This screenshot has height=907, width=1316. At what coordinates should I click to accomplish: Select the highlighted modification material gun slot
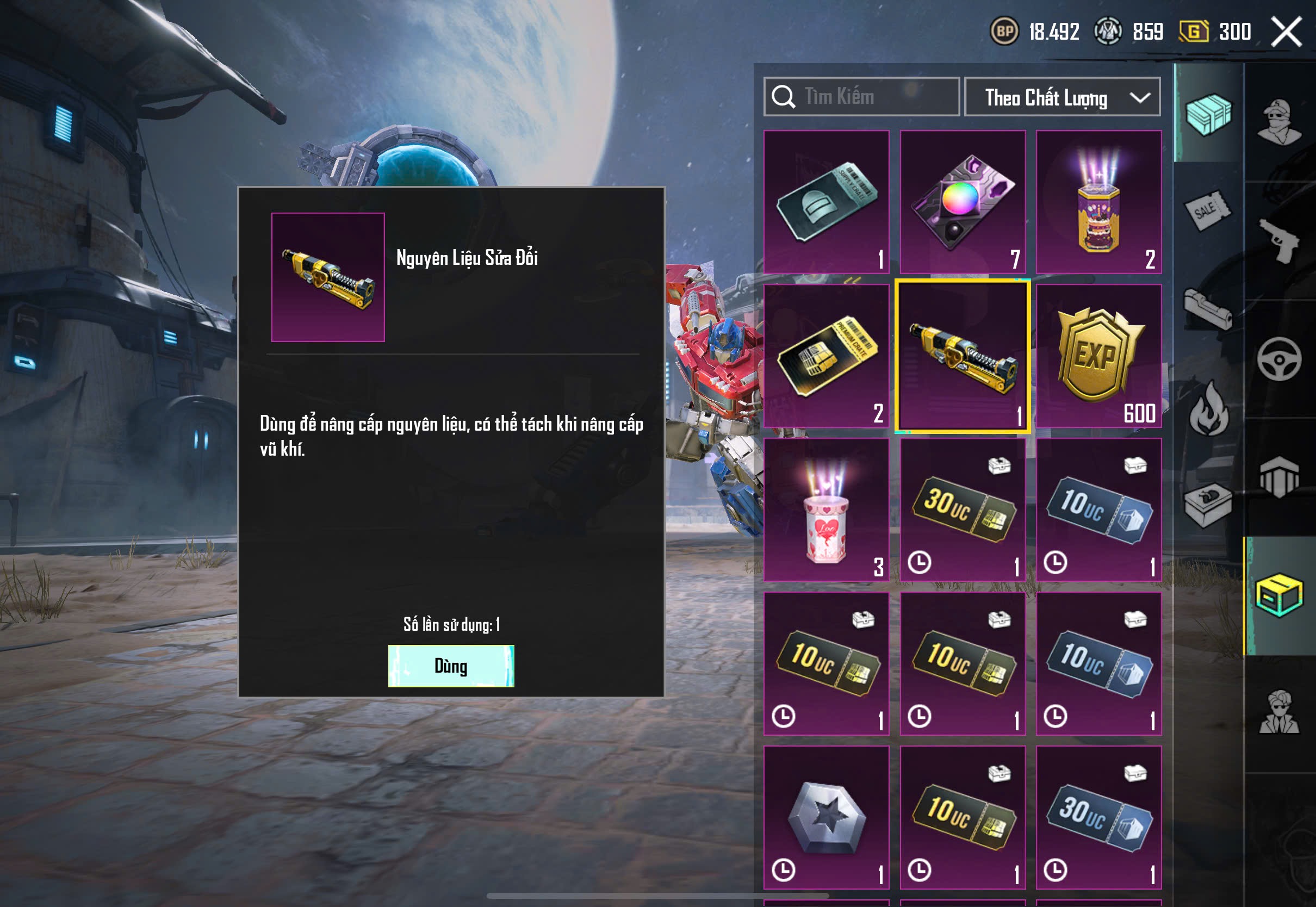pos(963,356)
